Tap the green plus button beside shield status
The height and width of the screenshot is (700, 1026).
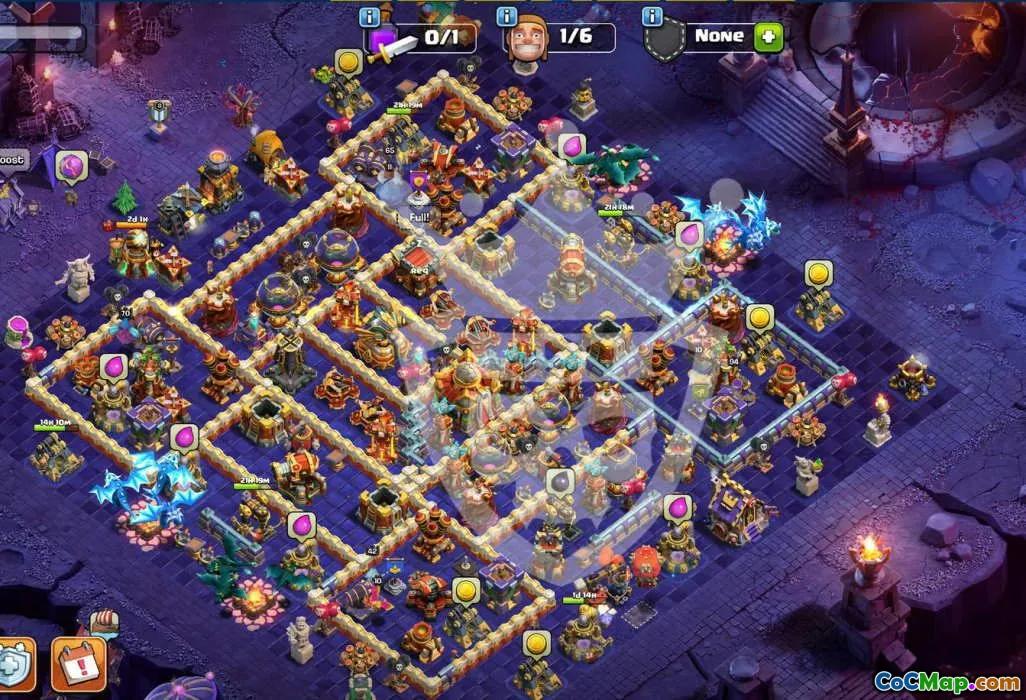tap(768, 37)
